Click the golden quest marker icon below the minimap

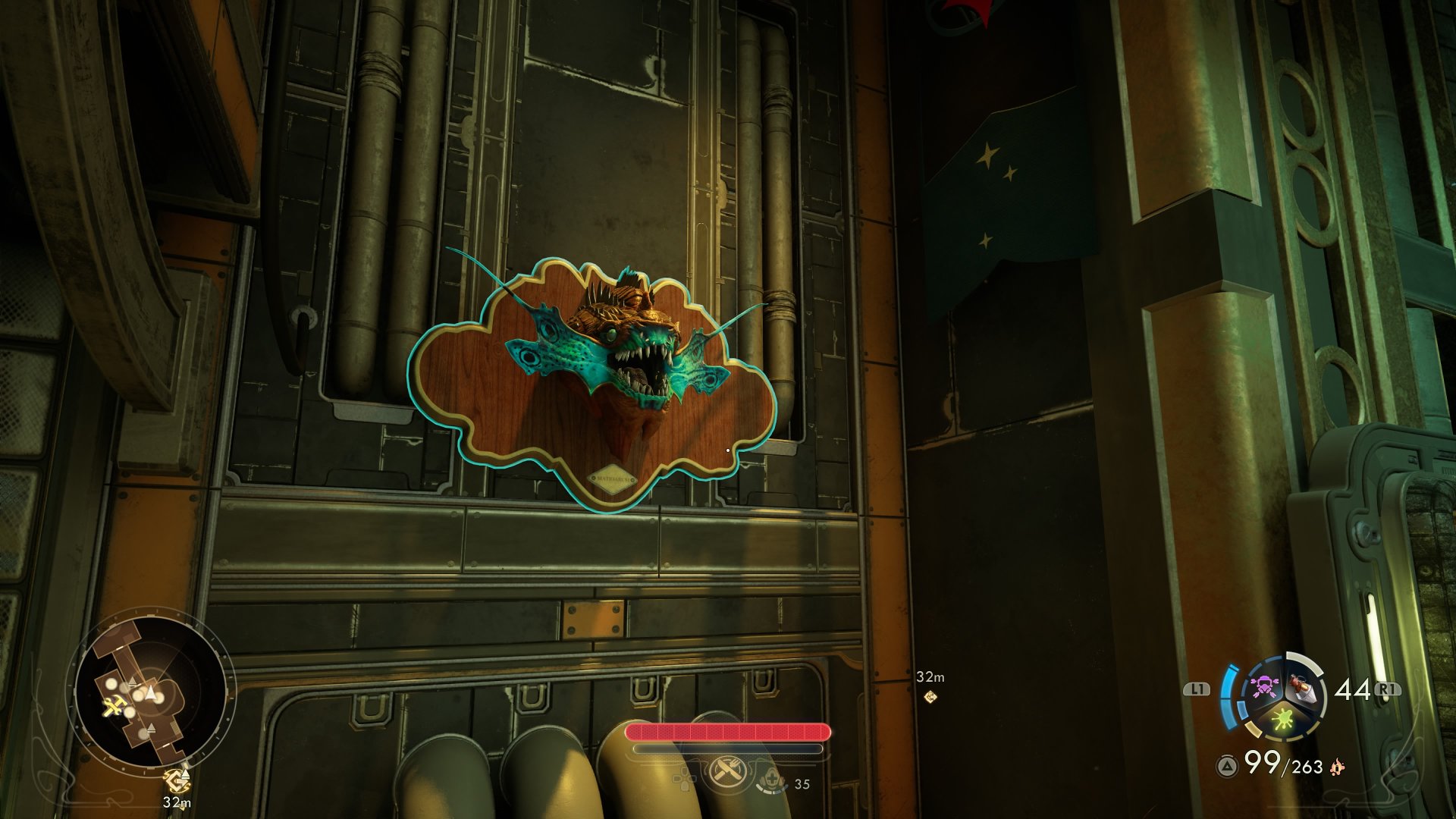tap(177, 780)
